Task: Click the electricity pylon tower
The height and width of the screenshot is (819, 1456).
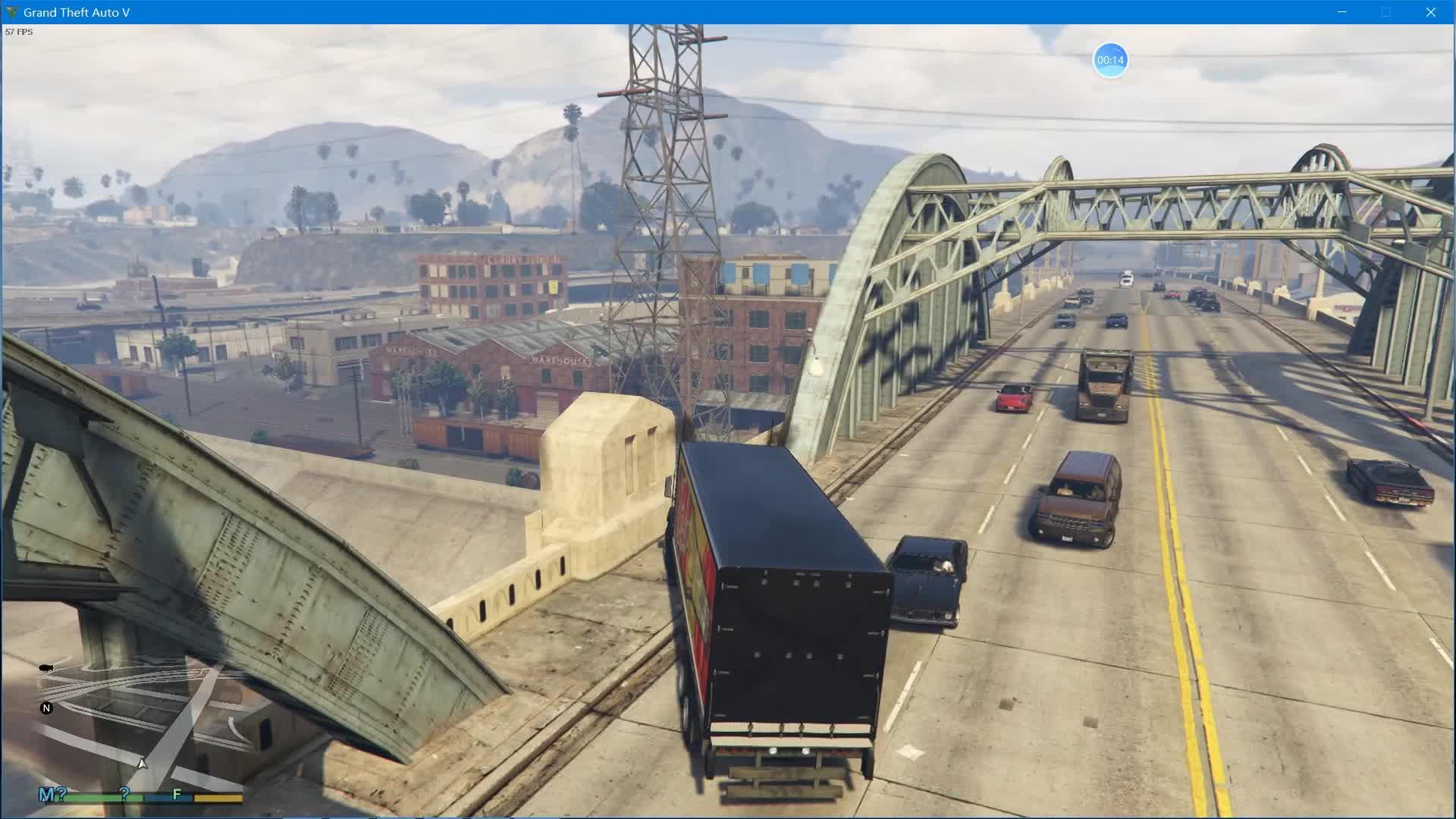Action: pyautogui.click(x=667, y=190)
